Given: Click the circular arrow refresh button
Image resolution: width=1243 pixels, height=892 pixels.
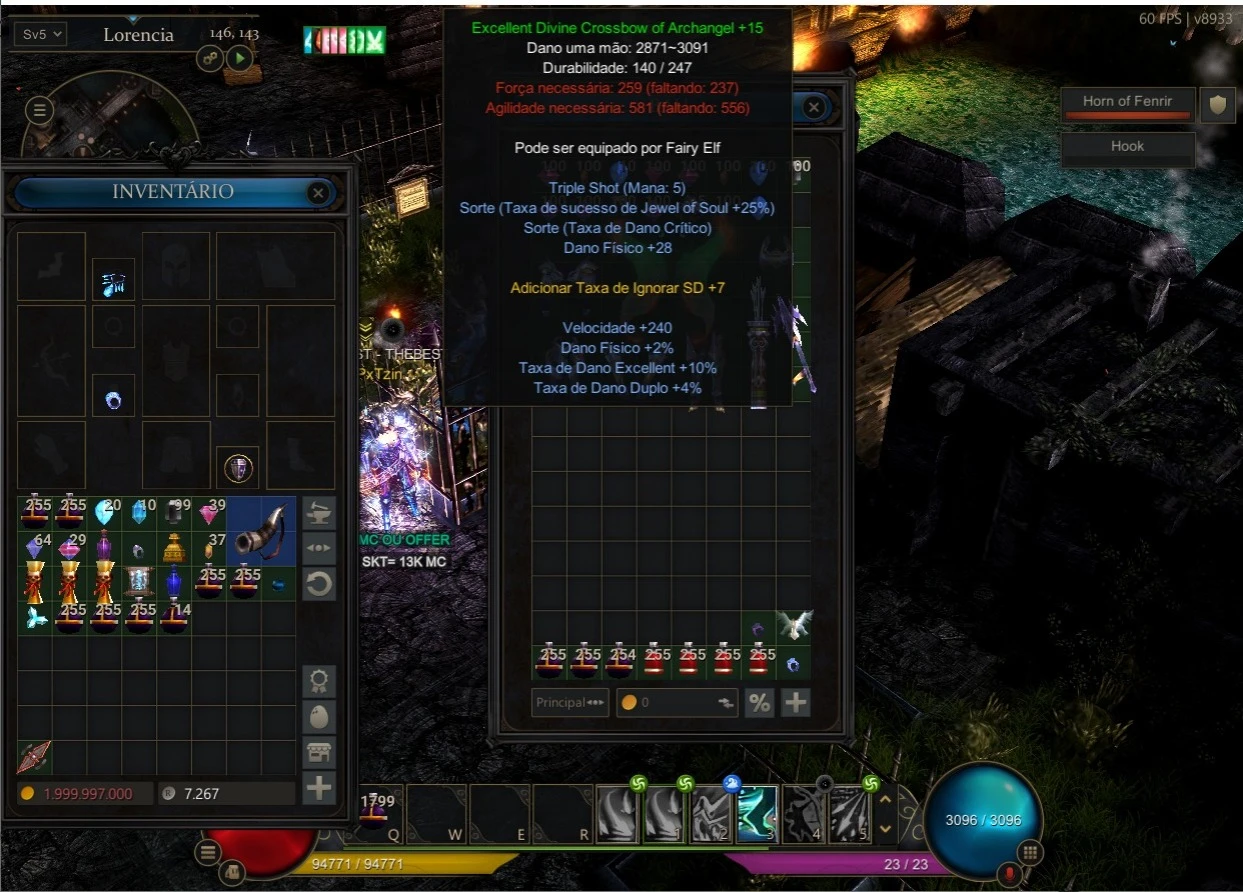Looking at the screenshot, I should [319, 584].
